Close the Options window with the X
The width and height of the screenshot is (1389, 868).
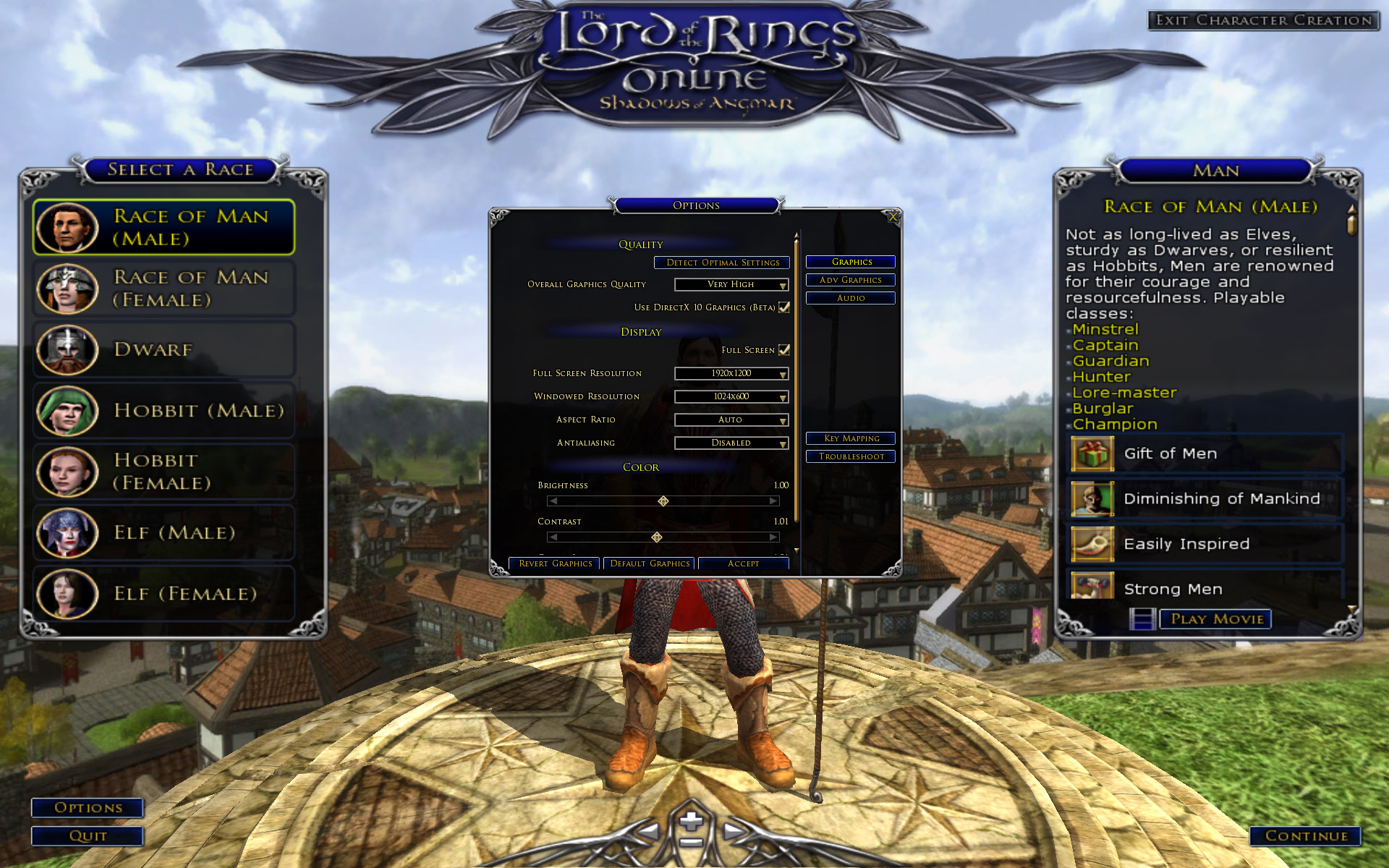[x=893, y=217]
